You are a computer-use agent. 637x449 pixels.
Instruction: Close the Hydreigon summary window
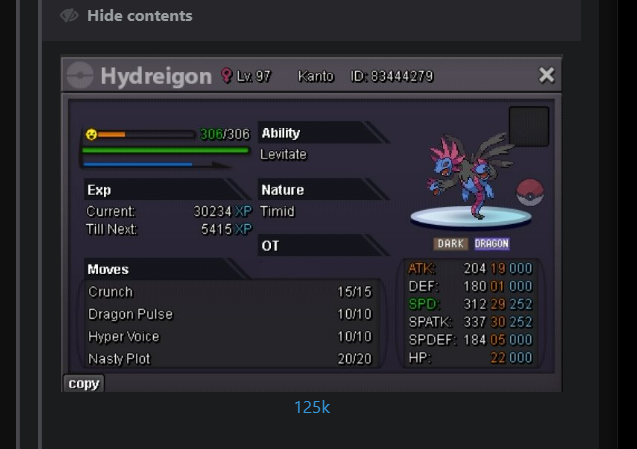[x=546, y=75]
